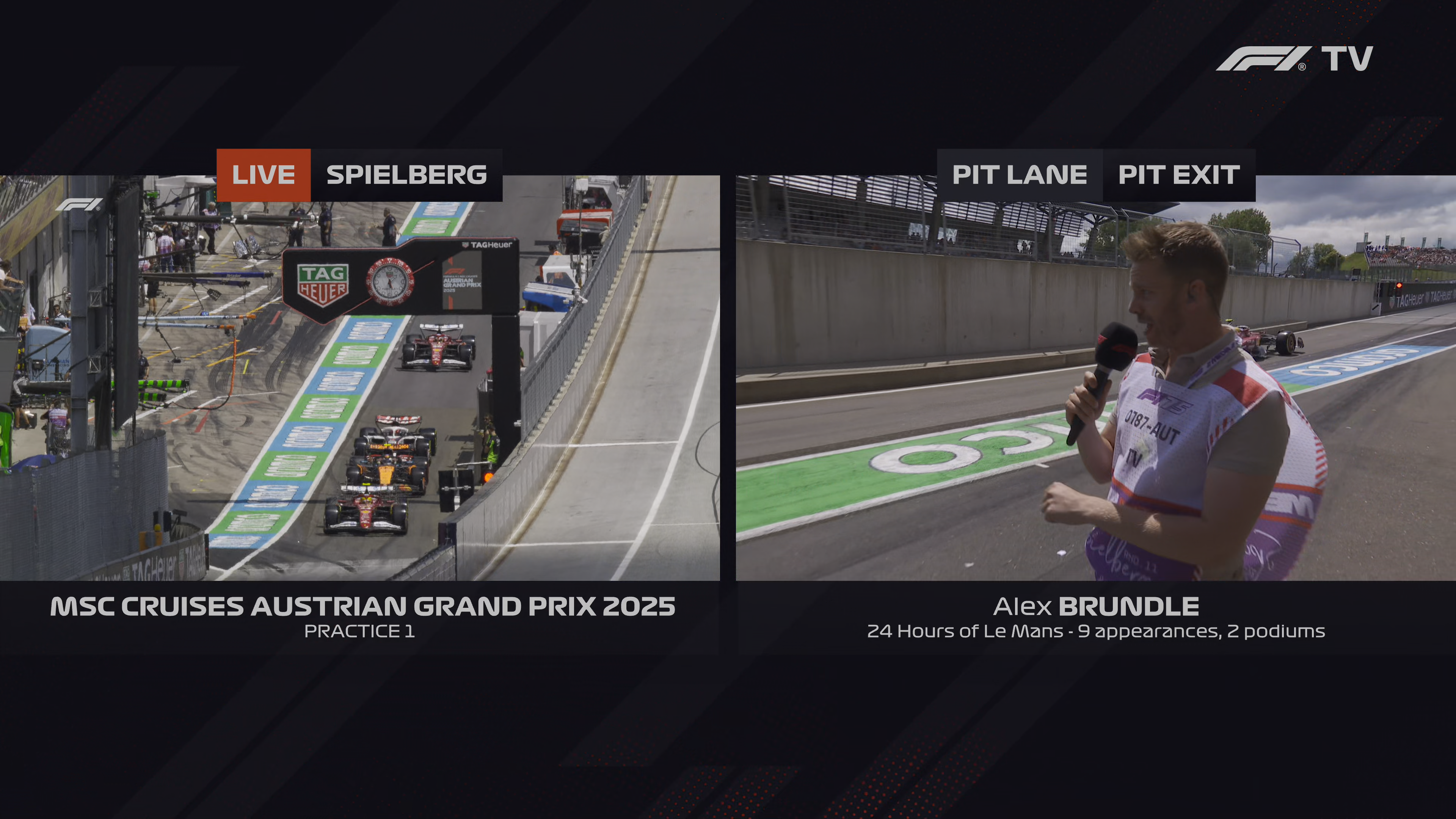Switch to the PIT LANE tab
Viewport: 1456px width, 819px height.
click(x=1020, y=175)
